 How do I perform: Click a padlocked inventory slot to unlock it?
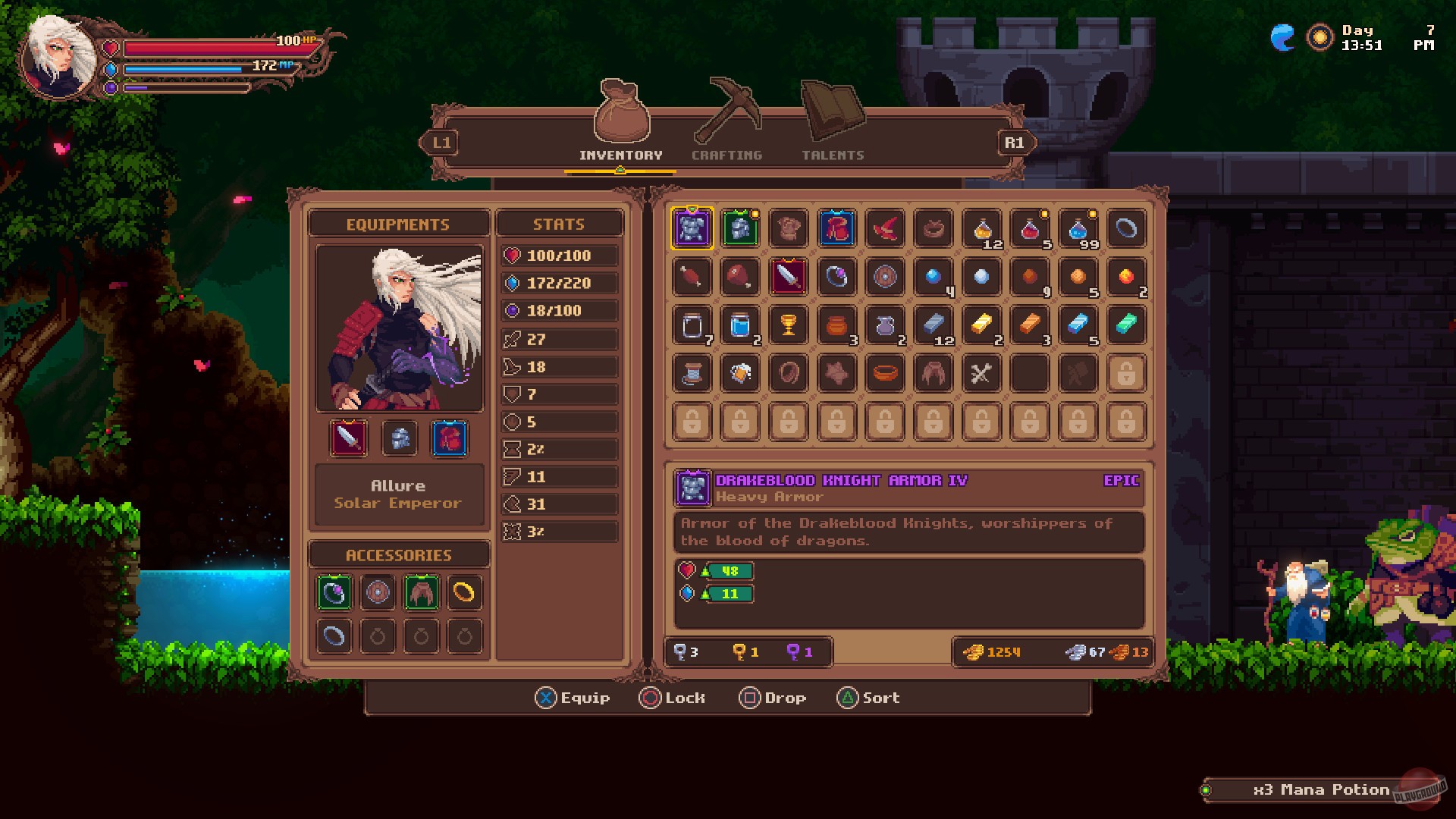[x=690, y=422]
